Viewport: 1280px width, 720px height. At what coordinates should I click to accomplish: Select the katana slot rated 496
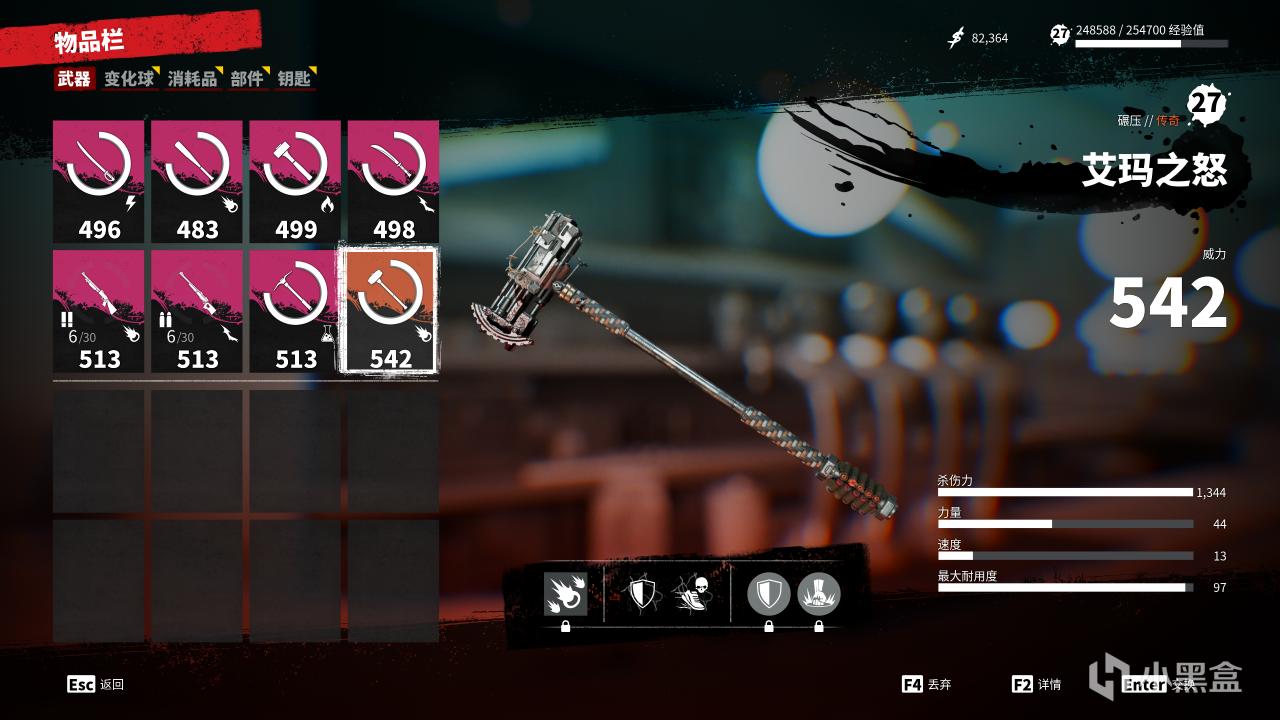pyautogui.click(x=99, y=182)
